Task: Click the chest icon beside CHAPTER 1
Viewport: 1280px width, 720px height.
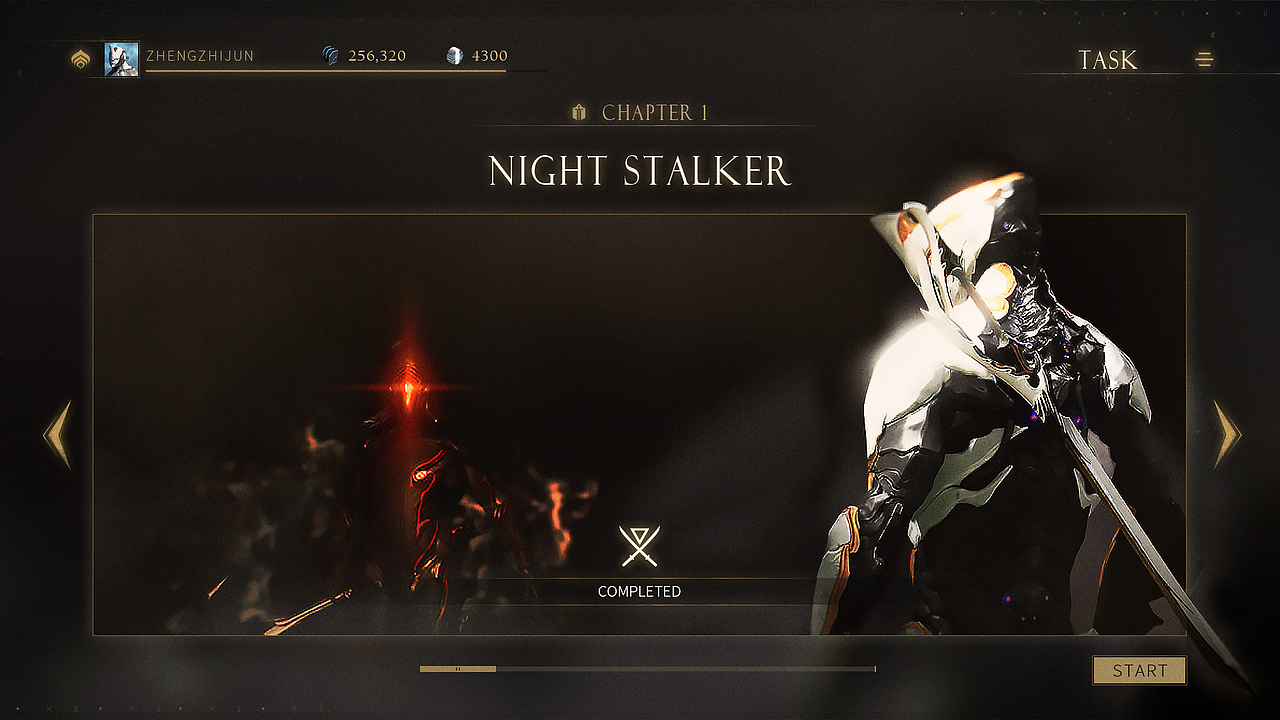Action: [x=577, y=113]
